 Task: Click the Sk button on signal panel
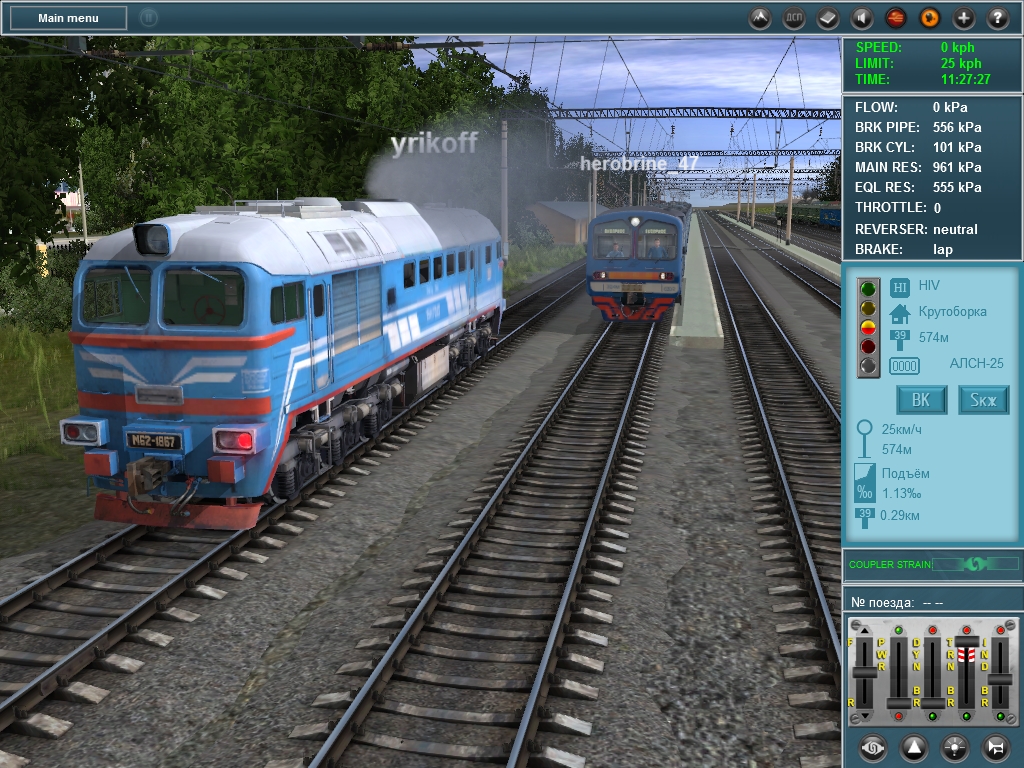(984, 401)
